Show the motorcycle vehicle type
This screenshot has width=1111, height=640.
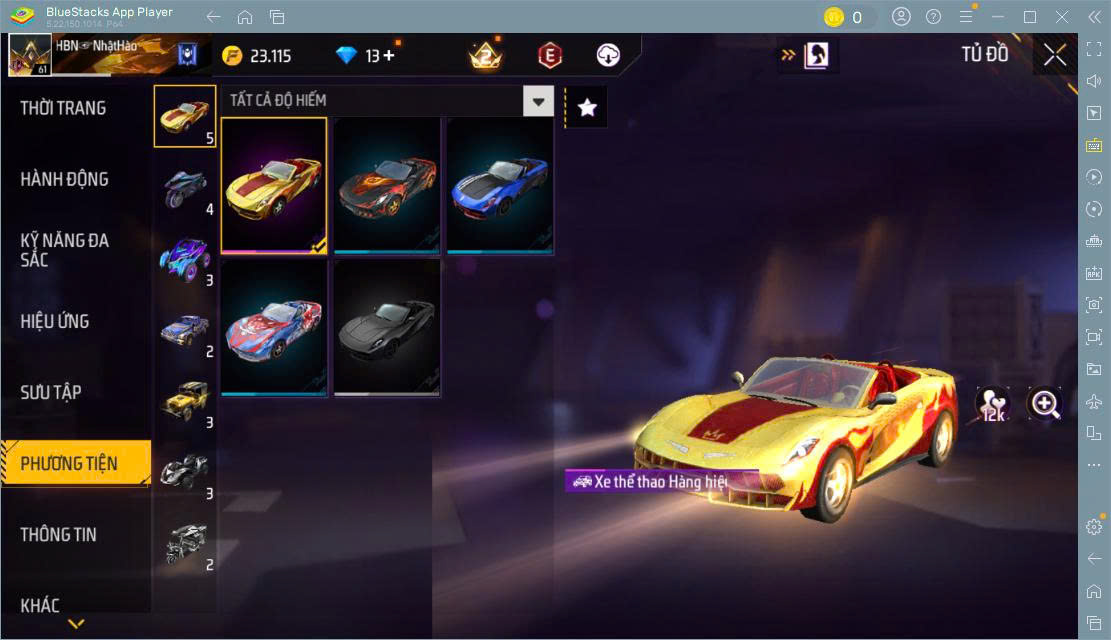point(185,187)
